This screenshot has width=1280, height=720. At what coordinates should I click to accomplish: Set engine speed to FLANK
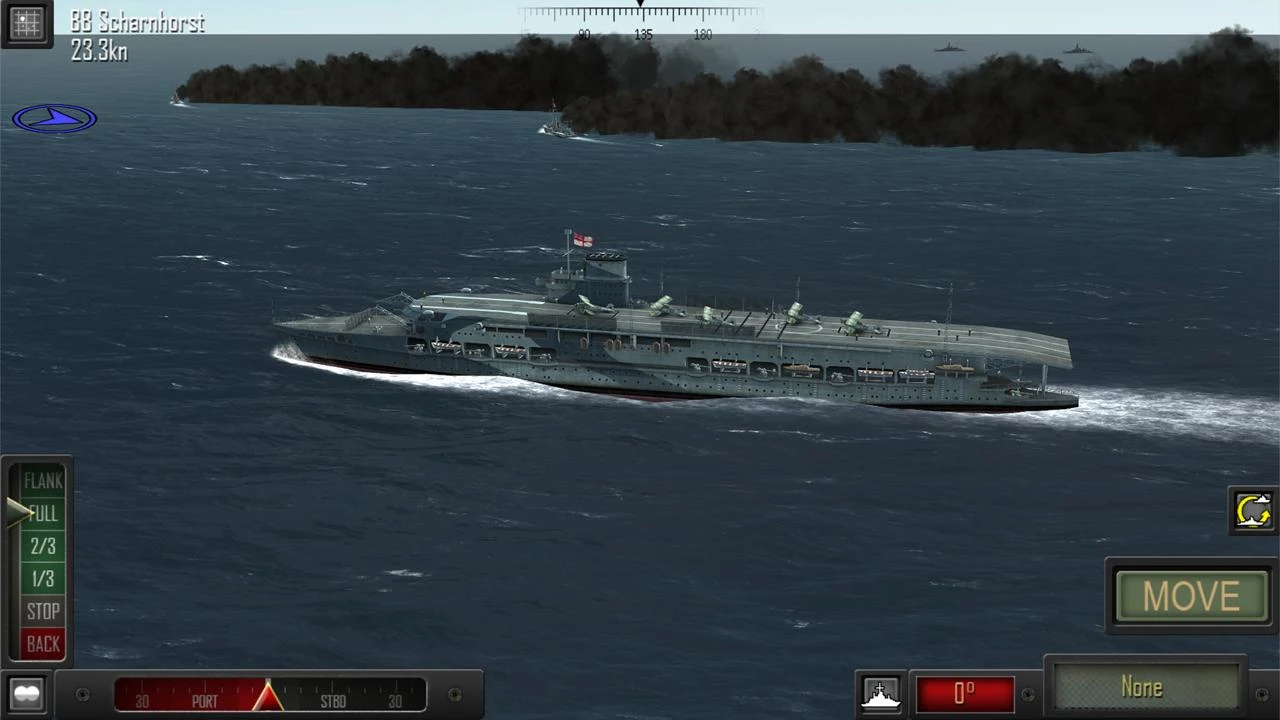pyautogui.click(x=43, y=481)
